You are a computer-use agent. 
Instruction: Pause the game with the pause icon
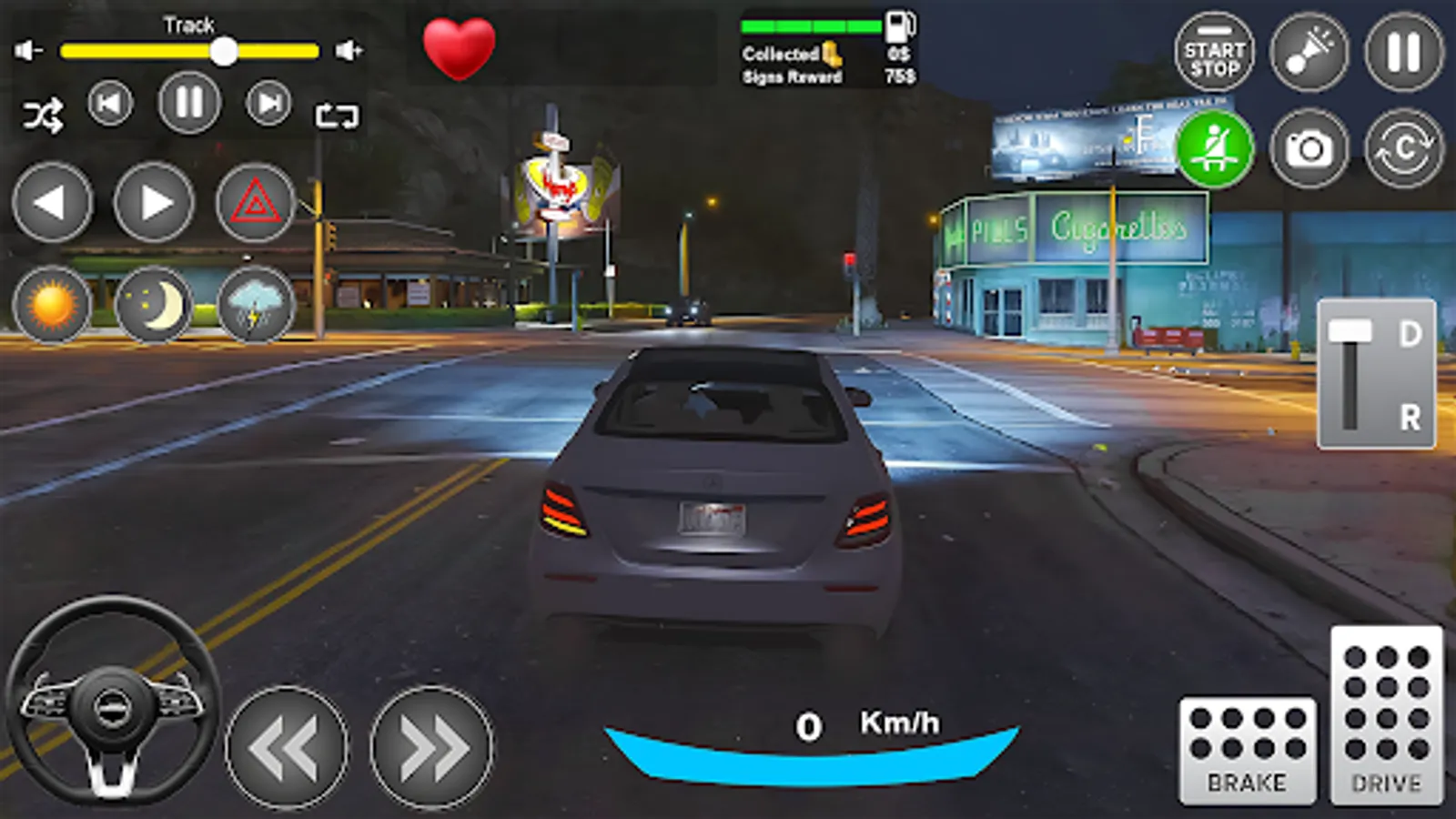tap(1400, 50)
